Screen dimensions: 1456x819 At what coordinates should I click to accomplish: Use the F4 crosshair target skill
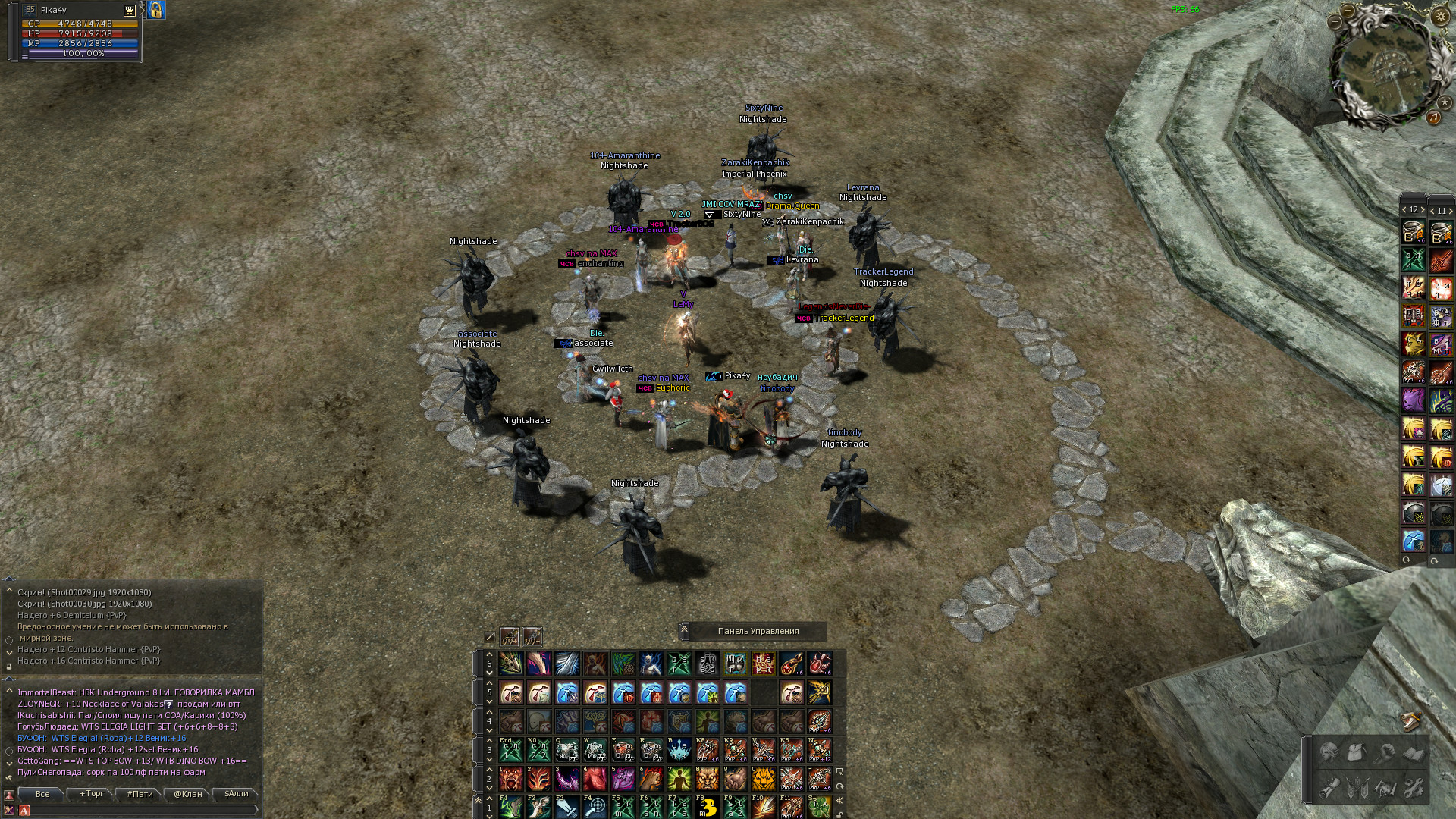pos(595,807)
